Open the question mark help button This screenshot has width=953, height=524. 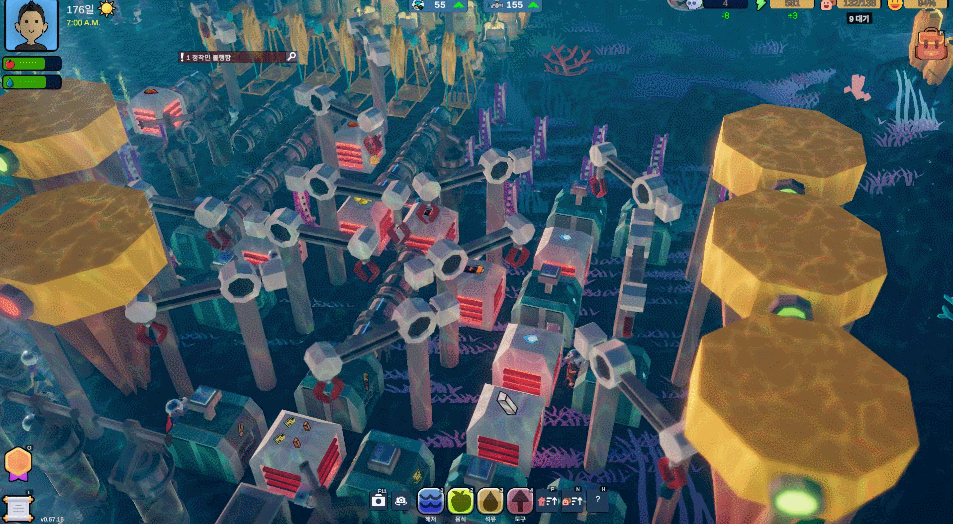point(598,500)
